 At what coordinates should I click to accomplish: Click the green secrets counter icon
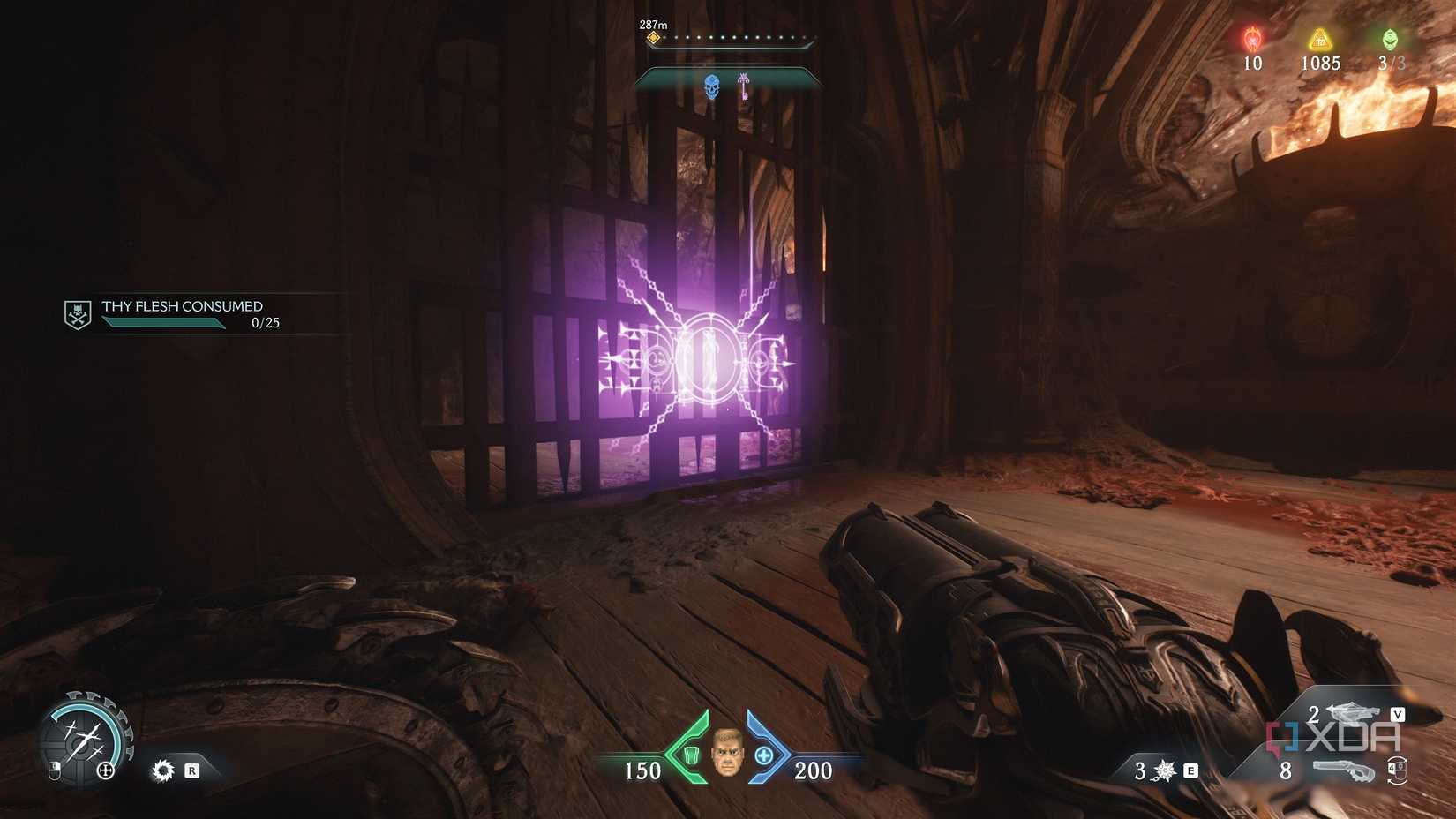(1390, 40)
